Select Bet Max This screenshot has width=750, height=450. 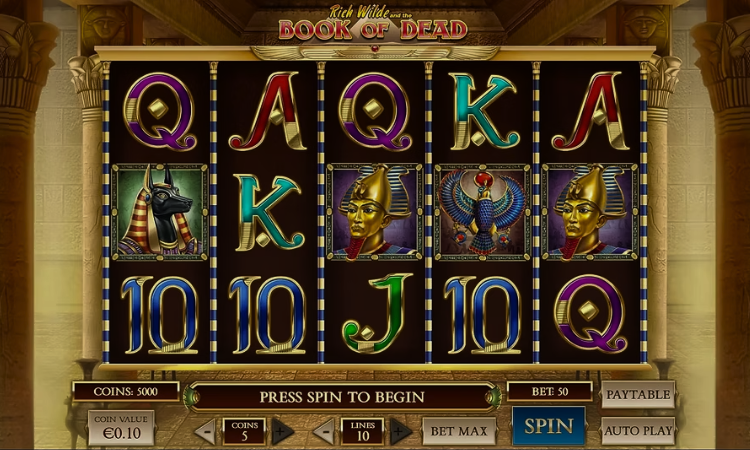click(459, 431)
